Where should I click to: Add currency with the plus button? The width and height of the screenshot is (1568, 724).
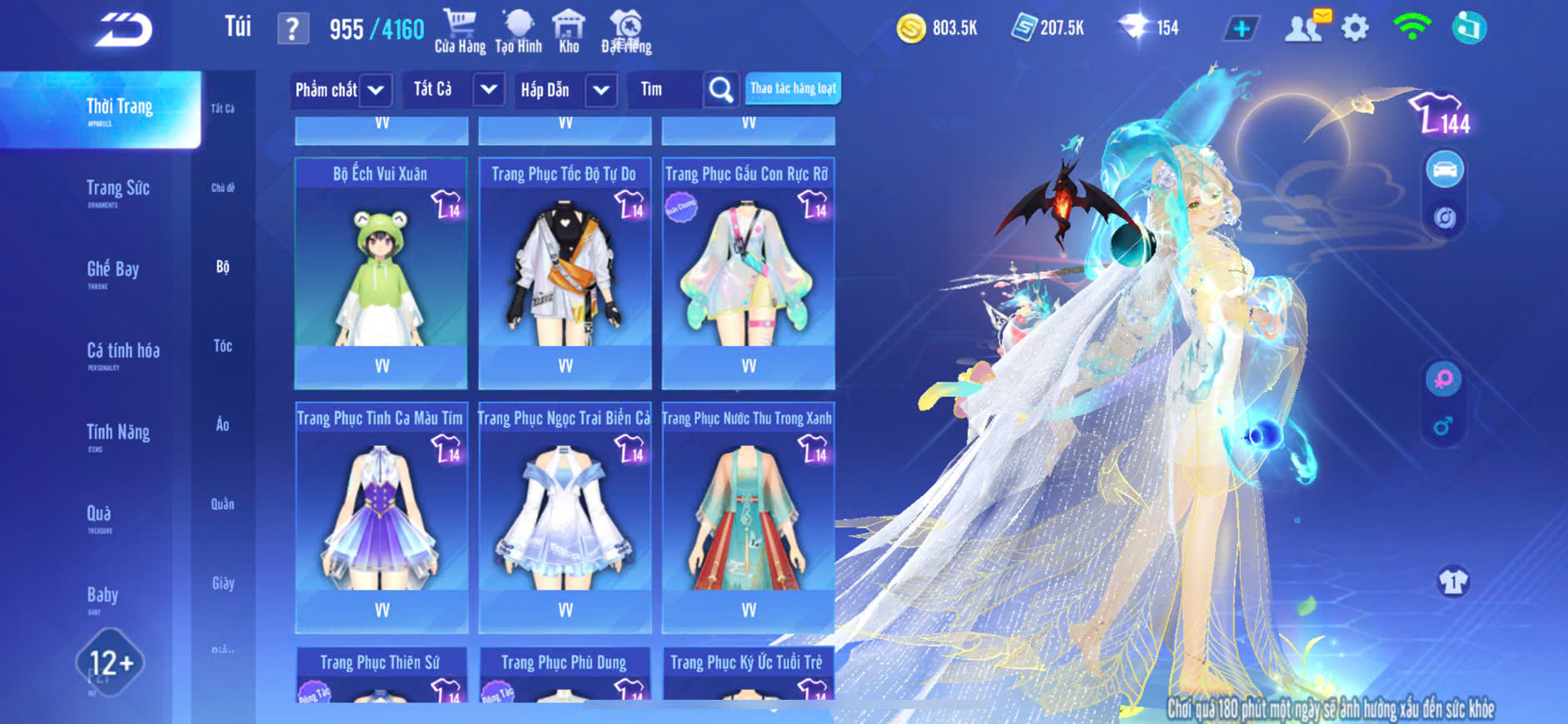pyautogui.click(x=1241, y=29)
